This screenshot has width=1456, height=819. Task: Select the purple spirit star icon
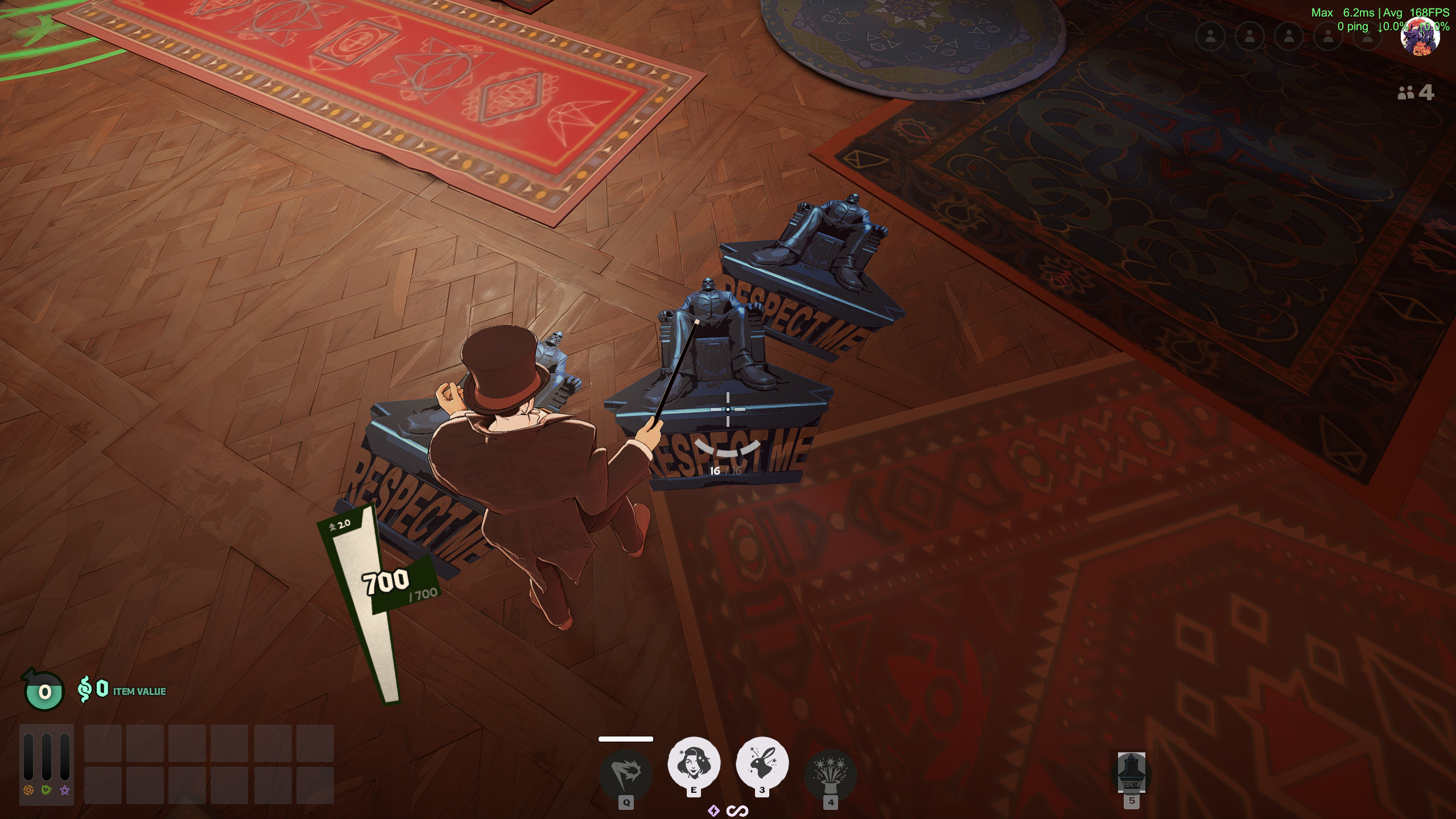[x=65, y=790]
